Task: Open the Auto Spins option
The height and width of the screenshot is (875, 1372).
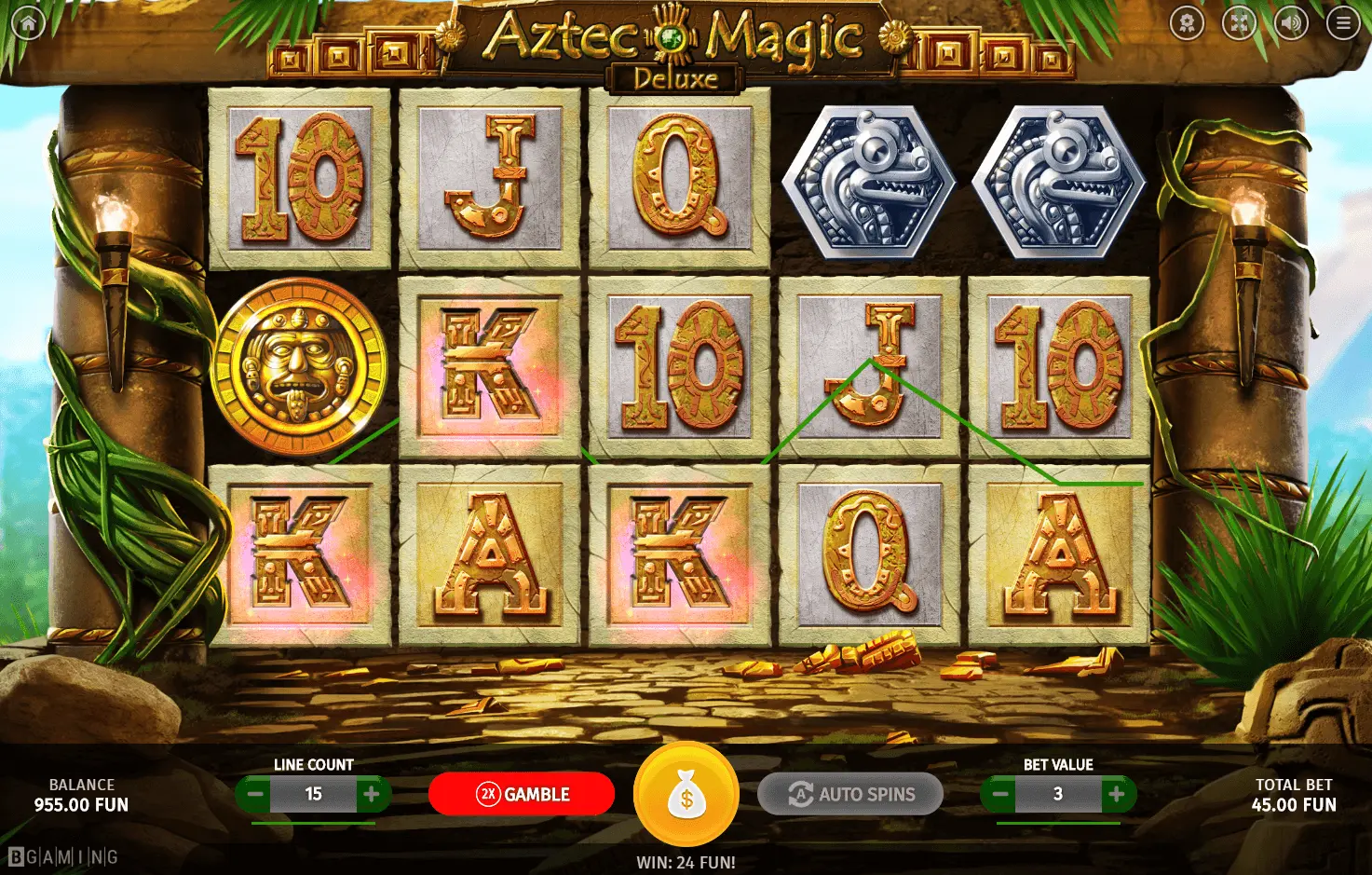Action: click(850, 794)
